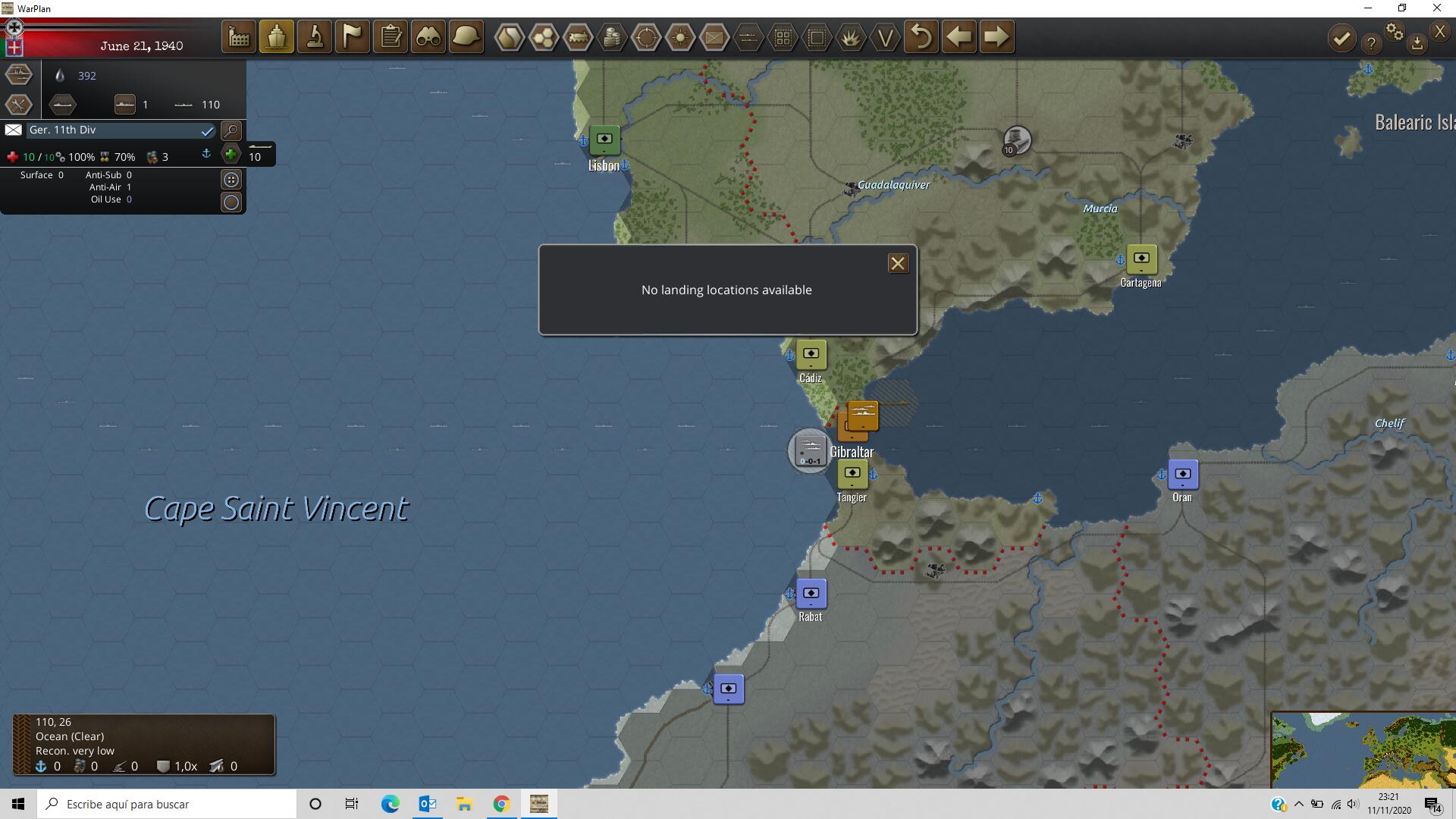The image size is (1456, 819).
Task: Toggle the dotted grid button beside Surface stats
Action: pos(231,179)
